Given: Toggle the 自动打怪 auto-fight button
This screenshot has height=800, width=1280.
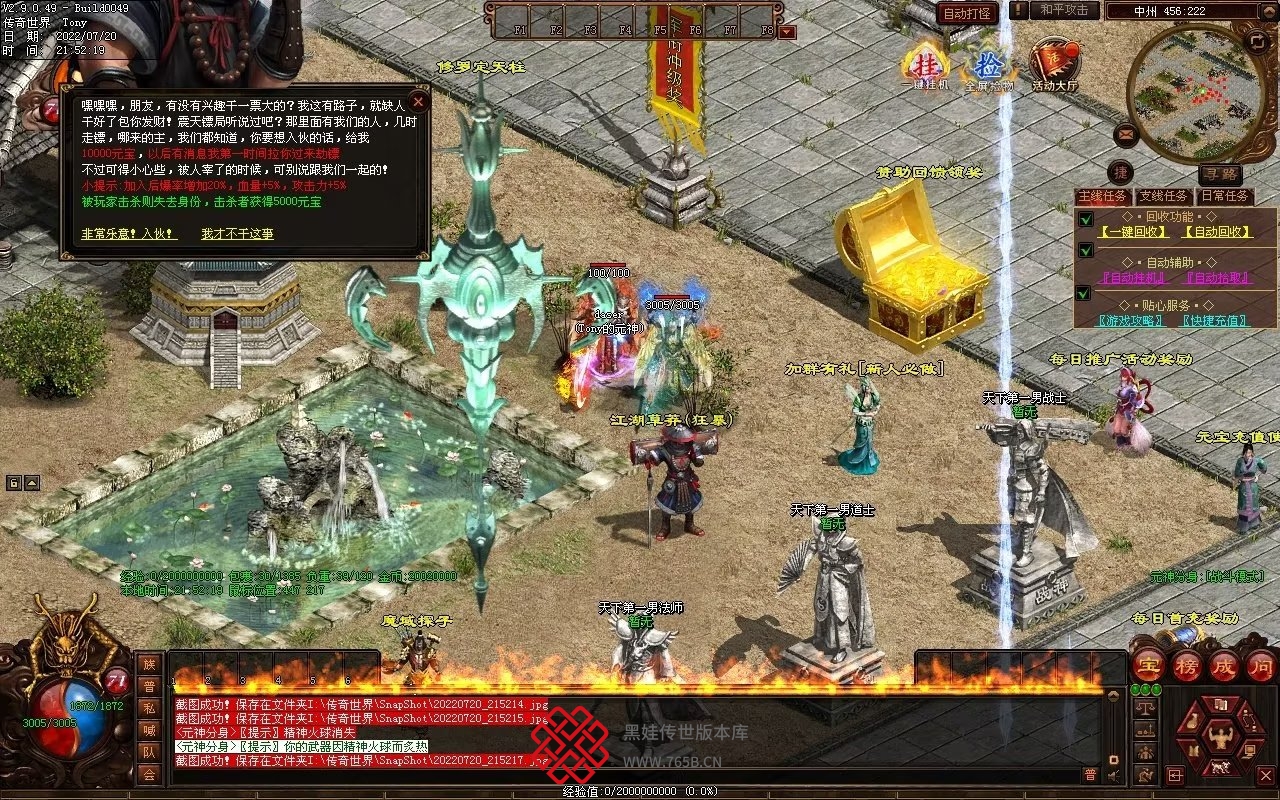Looking at the screenshot, I should coord(967,13).
